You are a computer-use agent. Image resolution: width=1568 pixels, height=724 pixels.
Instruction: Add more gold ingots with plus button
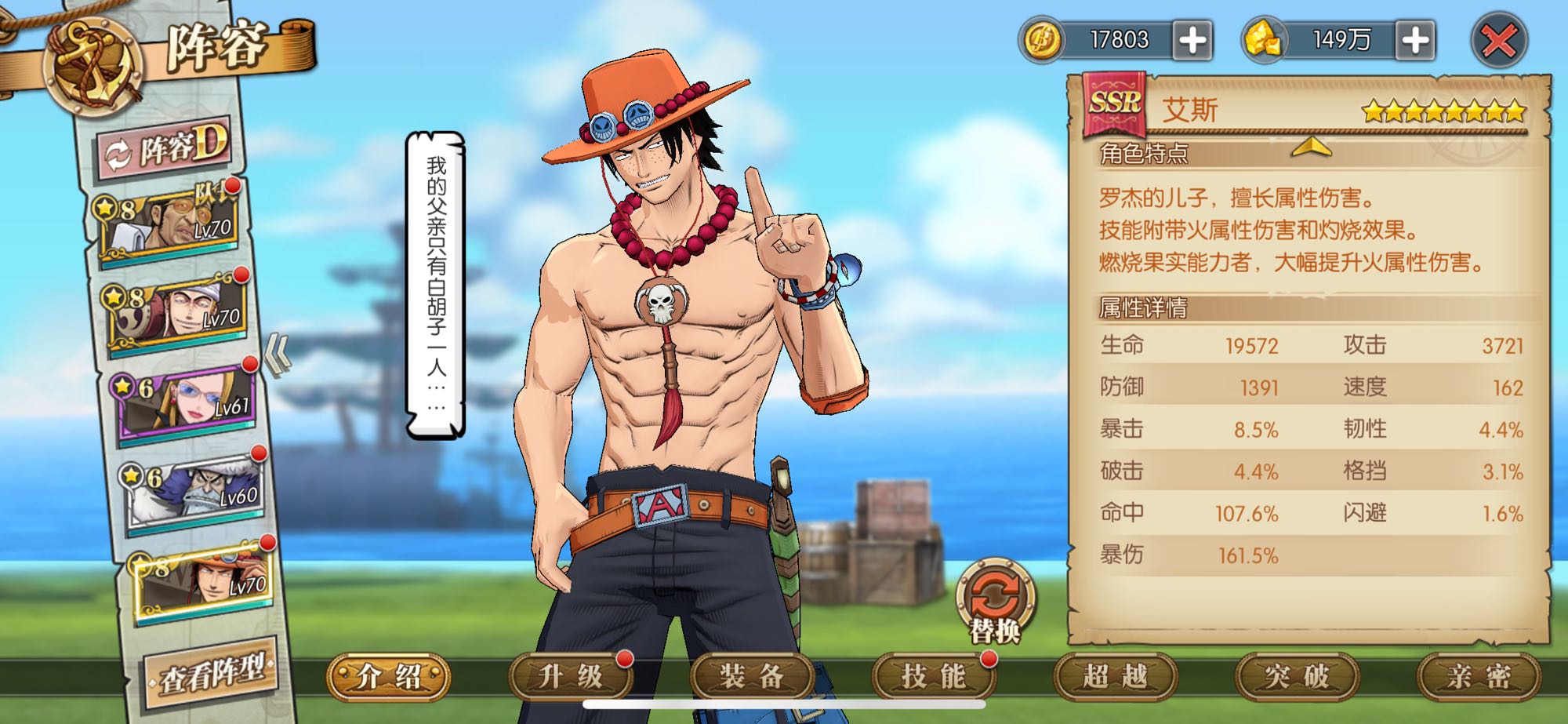click(1415, 41)
